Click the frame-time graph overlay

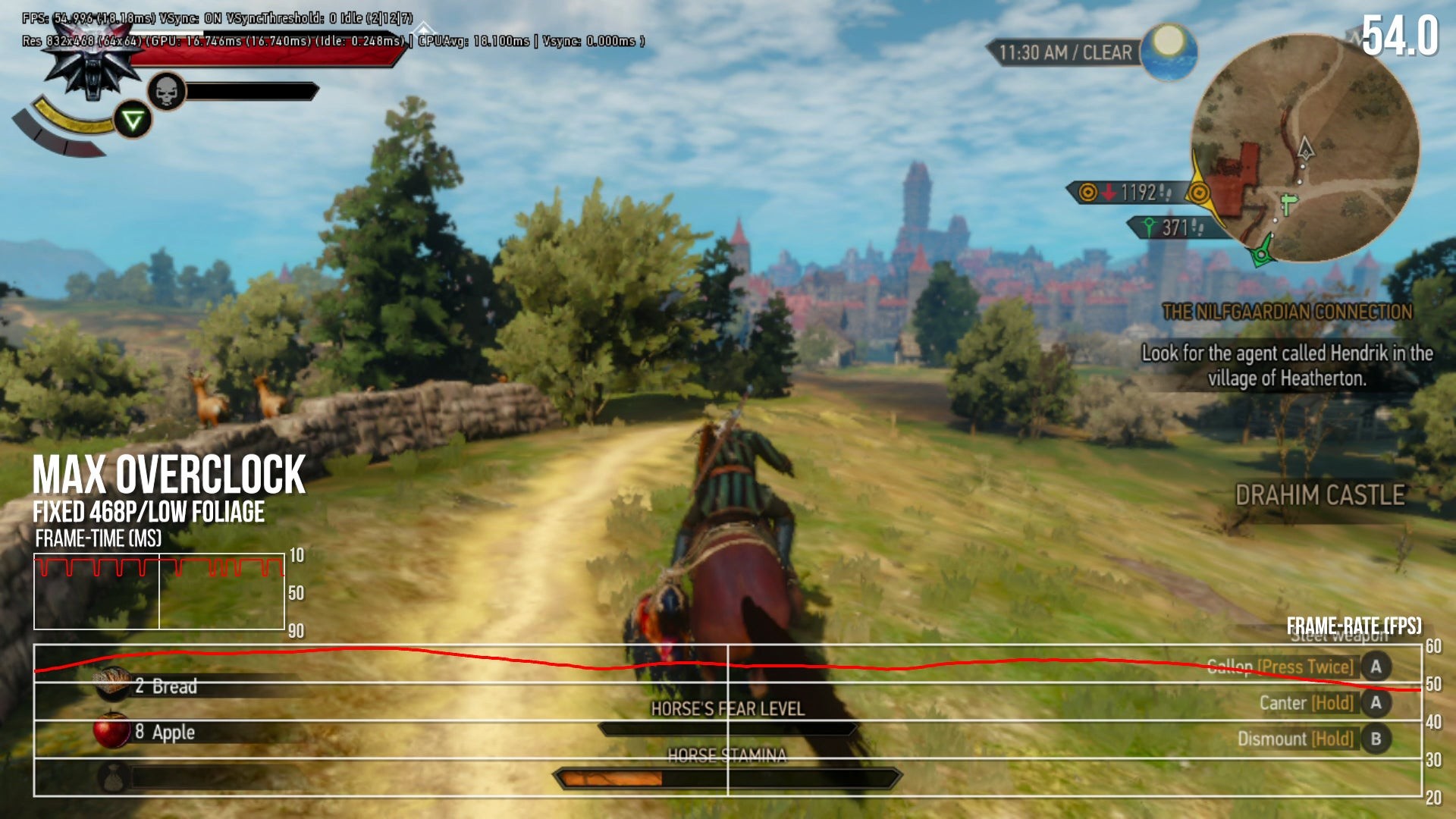[159, 591]
